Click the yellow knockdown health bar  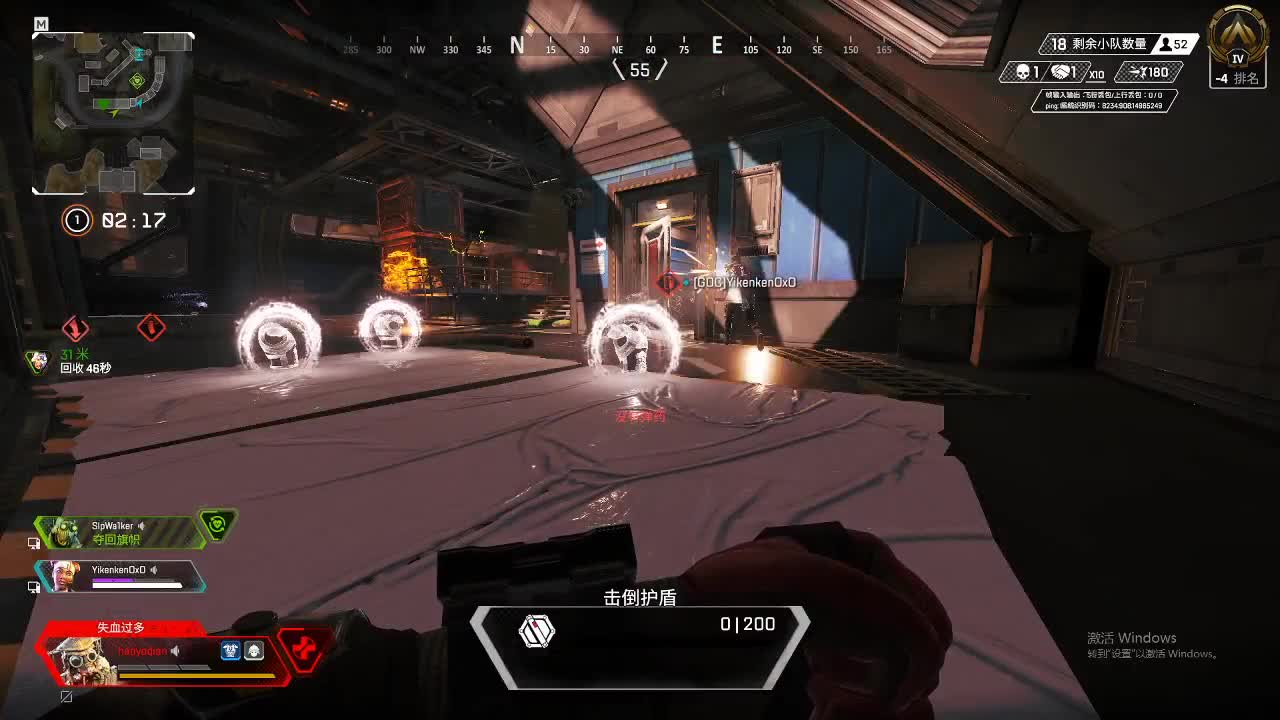pos(198,676)
